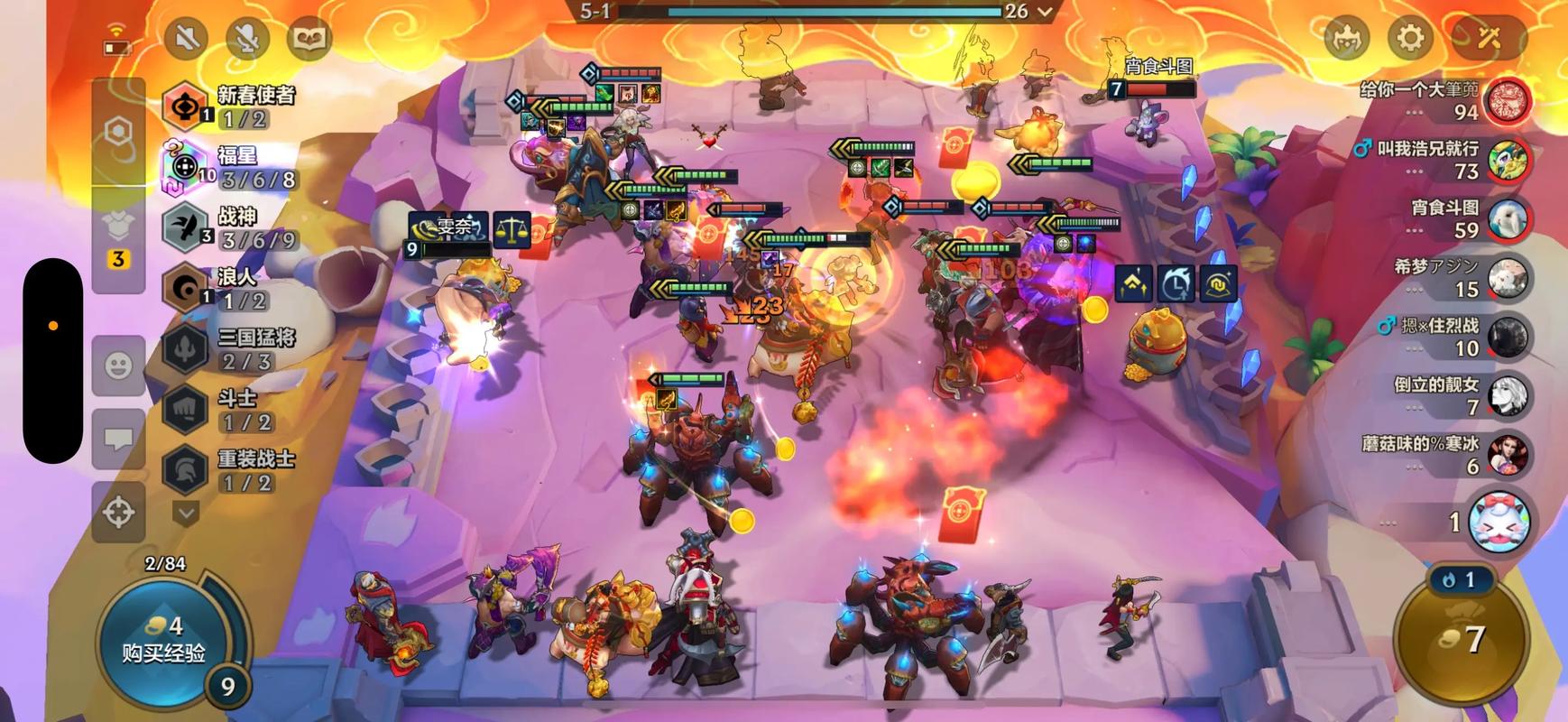Open the book guide icon
This screenshot has width=1568, height=722.
click(x=309, y=38)
